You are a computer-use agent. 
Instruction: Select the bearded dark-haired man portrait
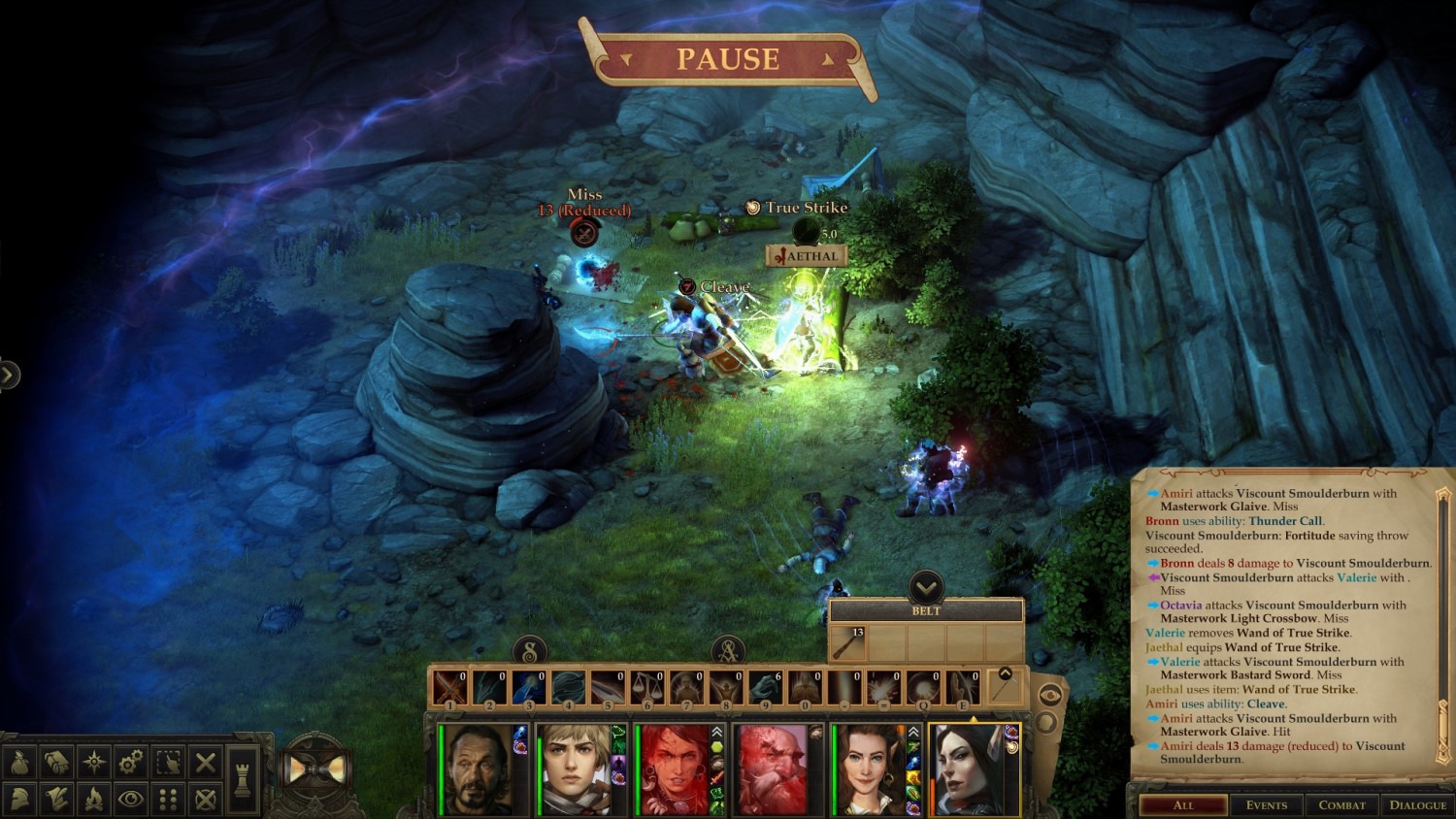478,770
